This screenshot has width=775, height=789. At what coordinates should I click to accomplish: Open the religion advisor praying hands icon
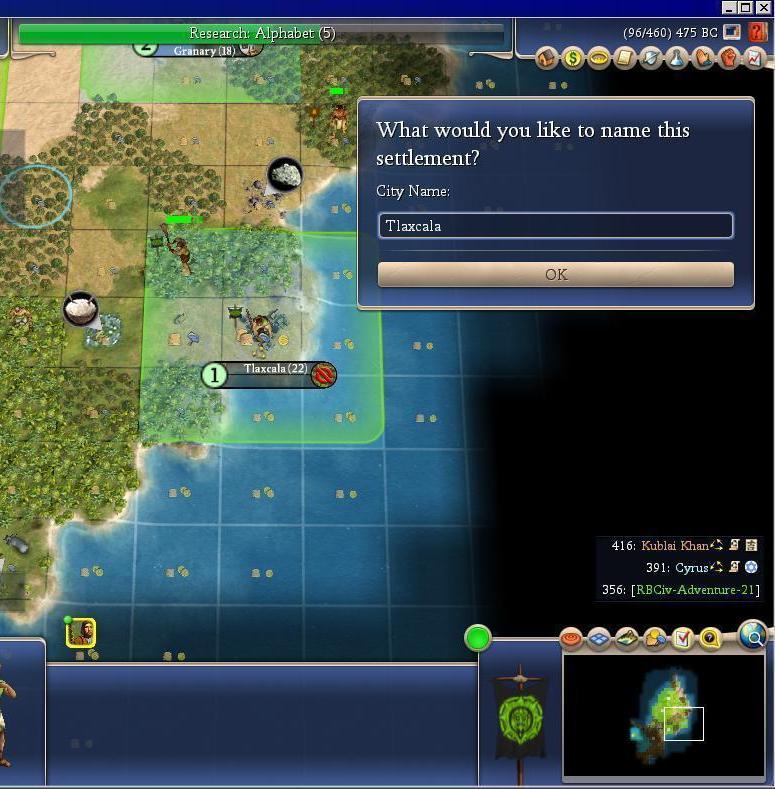coord(703,58)
